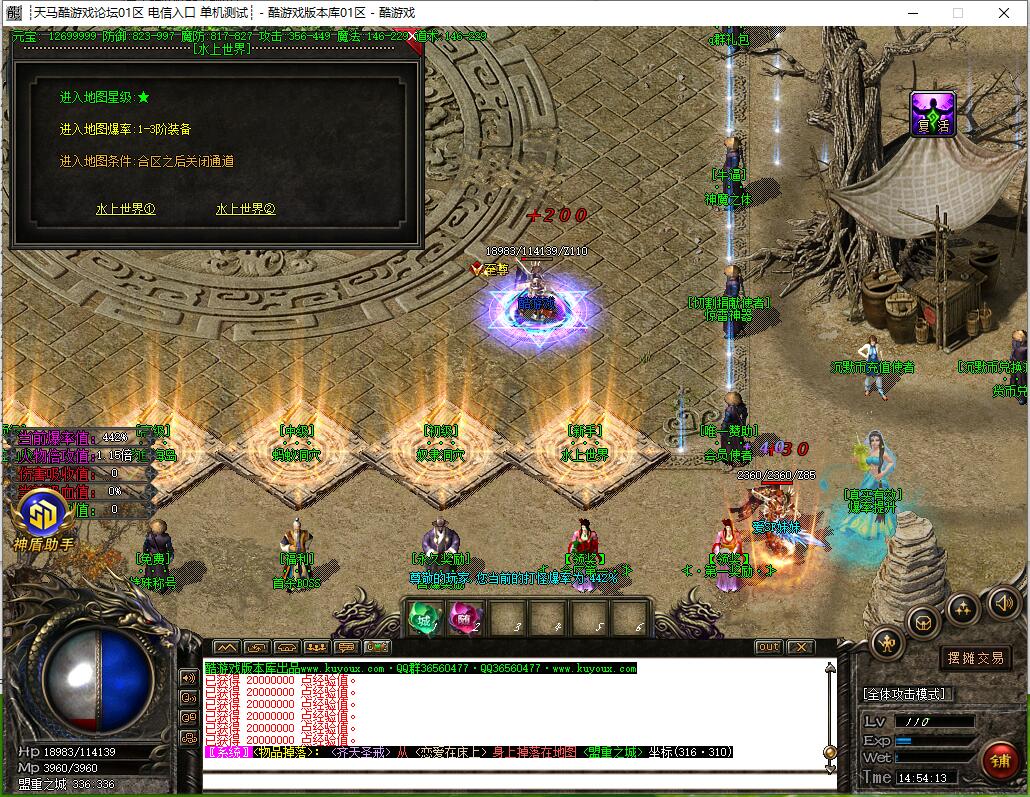Open the 摆摊交易 stall trading button
This screenshot has width=1030, height=797.
pos(976,658)
